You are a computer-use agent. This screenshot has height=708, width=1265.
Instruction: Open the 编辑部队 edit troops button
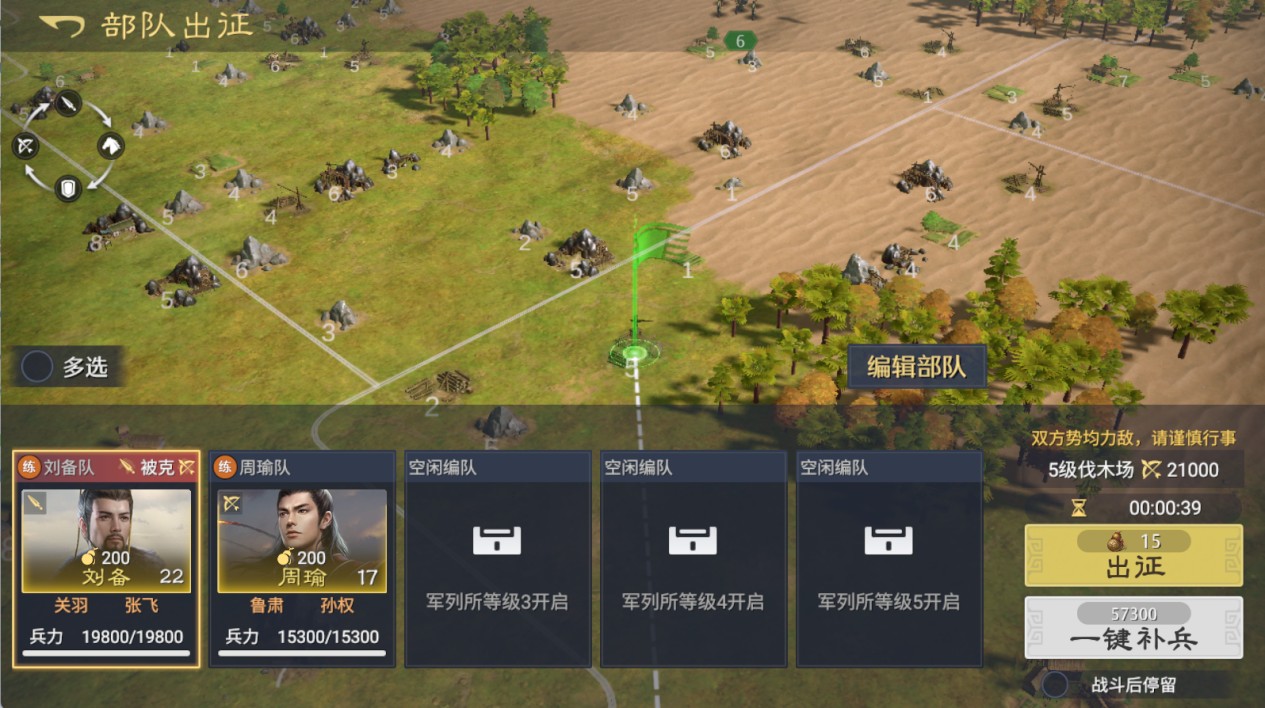pyautogui.click(x=916, y=366)
